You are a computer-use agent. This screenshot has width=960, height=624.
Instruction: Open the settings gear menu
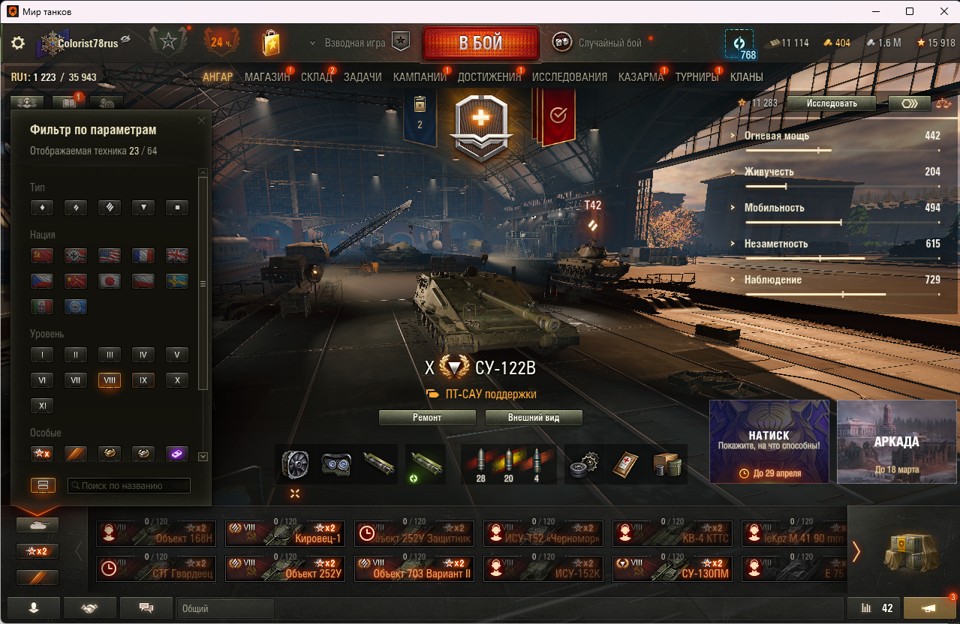coord(18,43)
